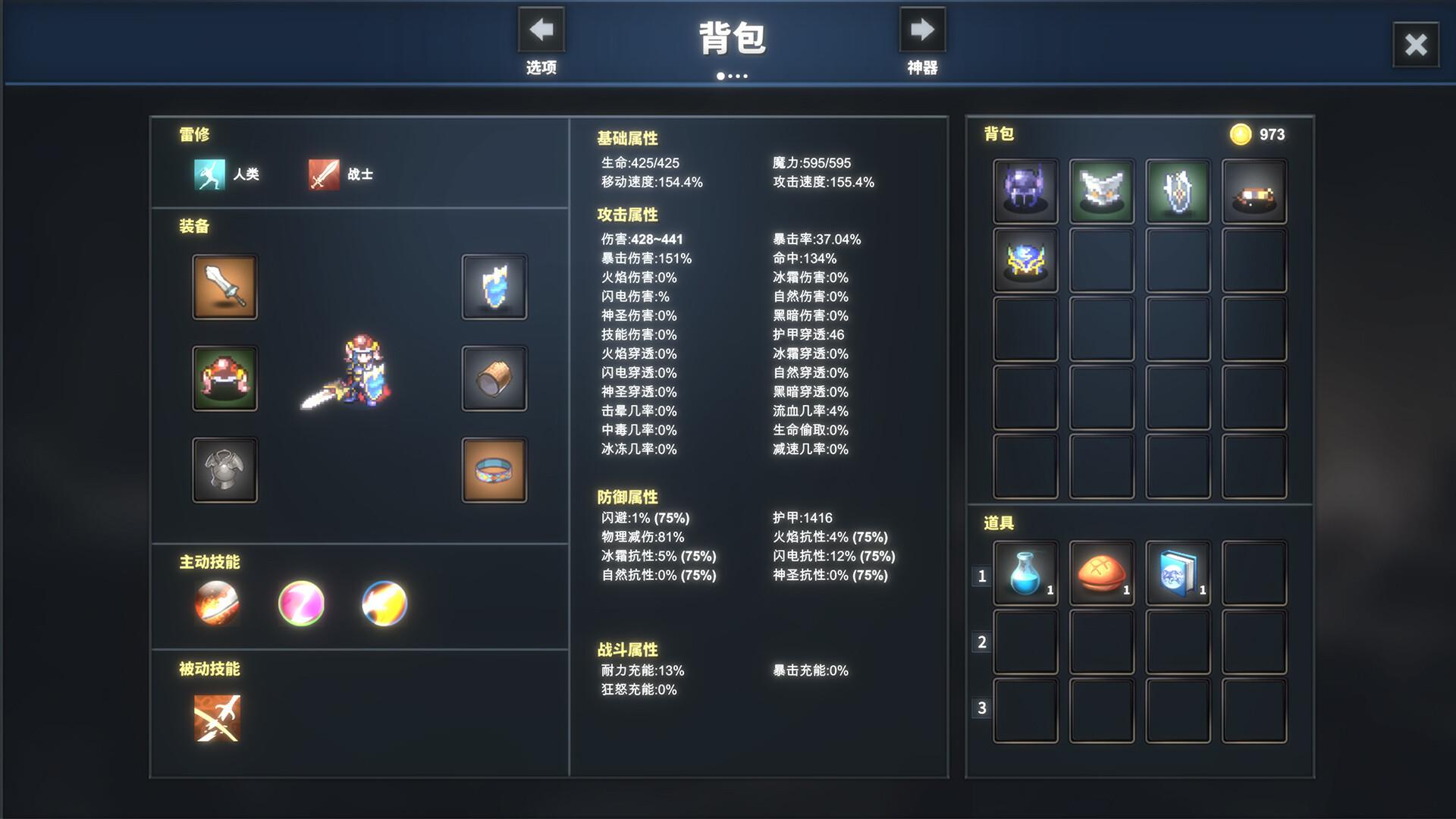The height and width of the screenshot is (819, 1456).
Task: Select the equipped sword in the weapon slot
Action: click(x=224, y=287)
